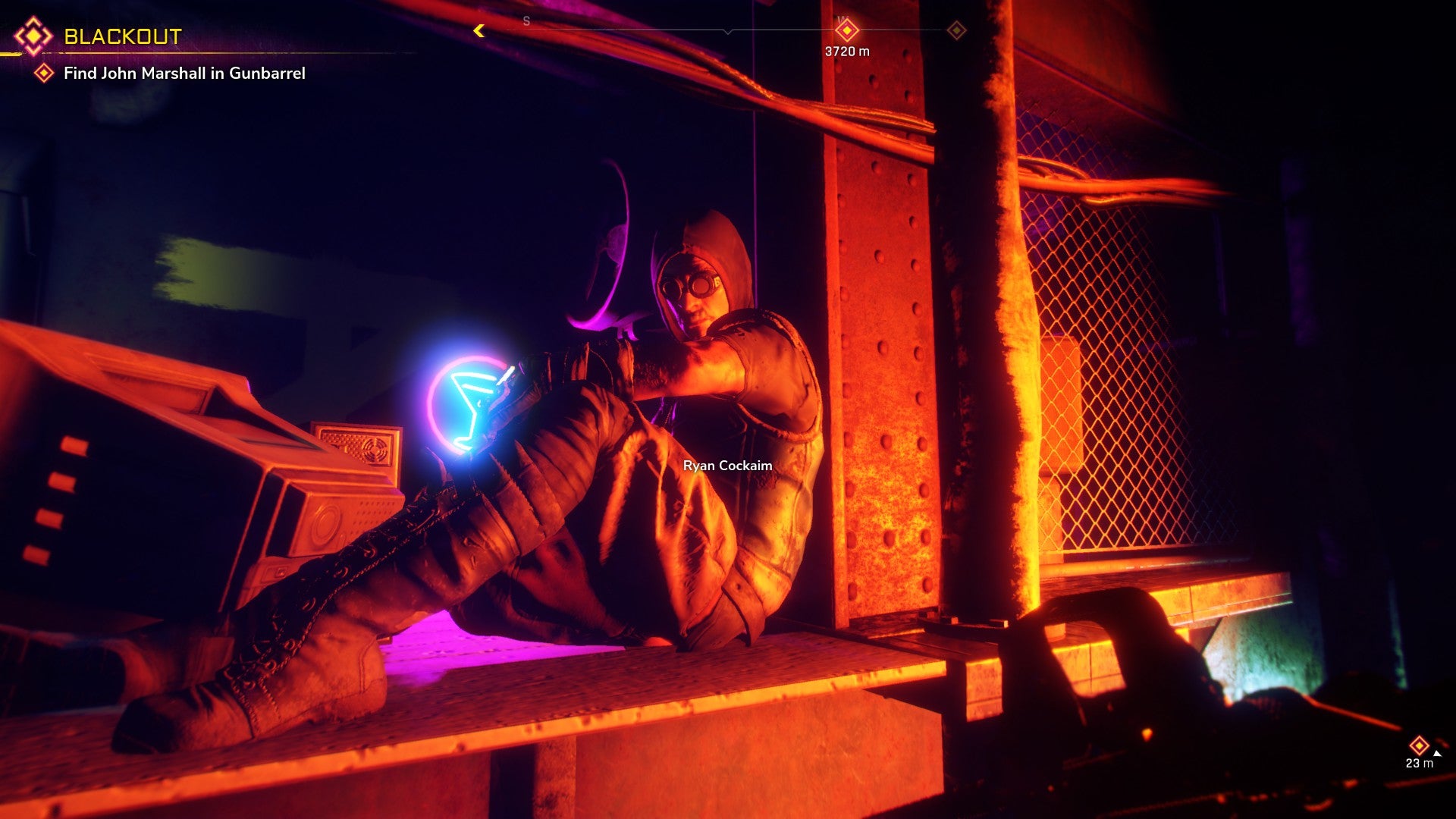Click the yellow compass direction arrow

479,30
